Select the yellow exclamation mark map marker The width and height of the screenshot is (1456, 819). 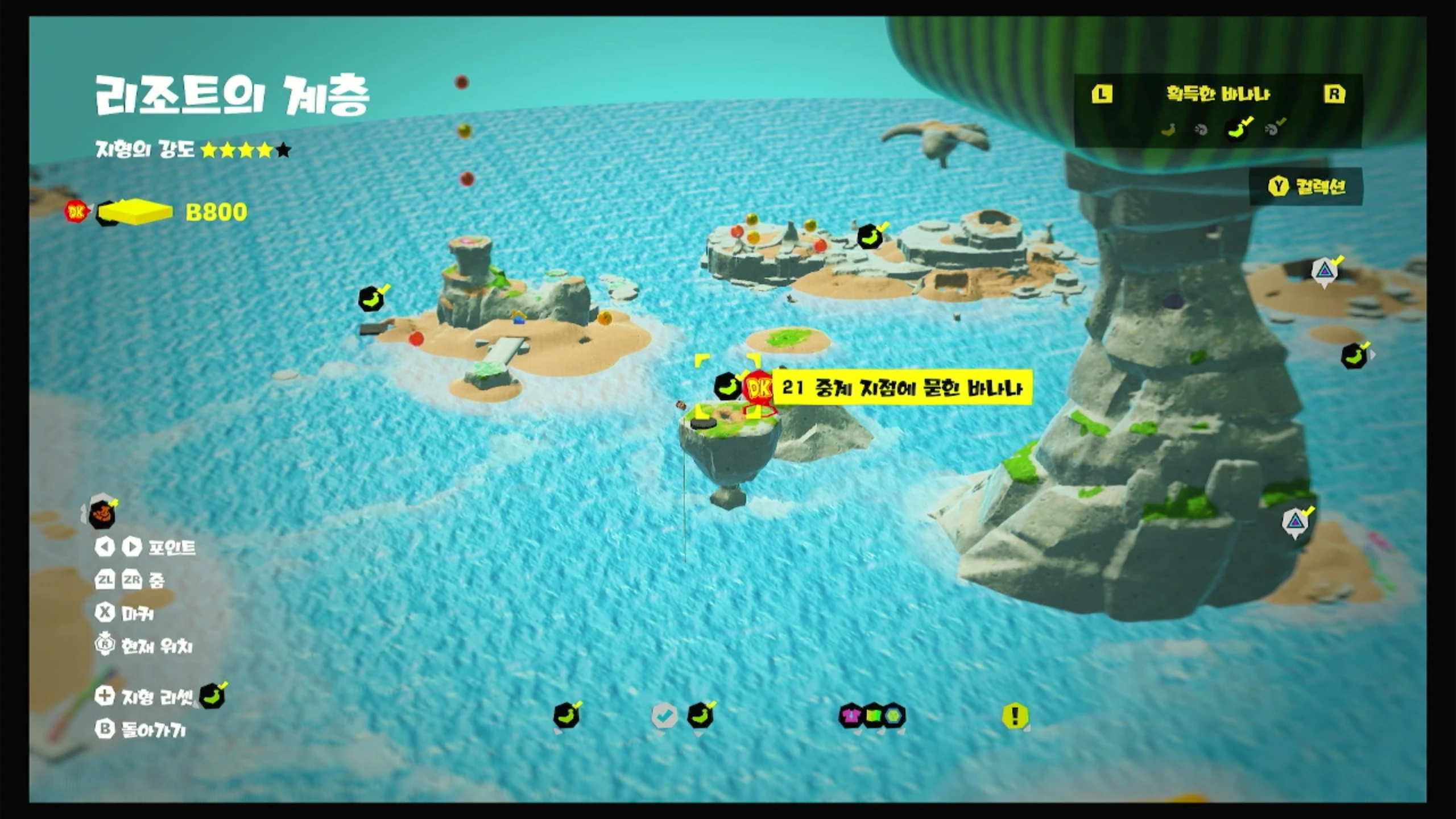(x=1015, y=715)
